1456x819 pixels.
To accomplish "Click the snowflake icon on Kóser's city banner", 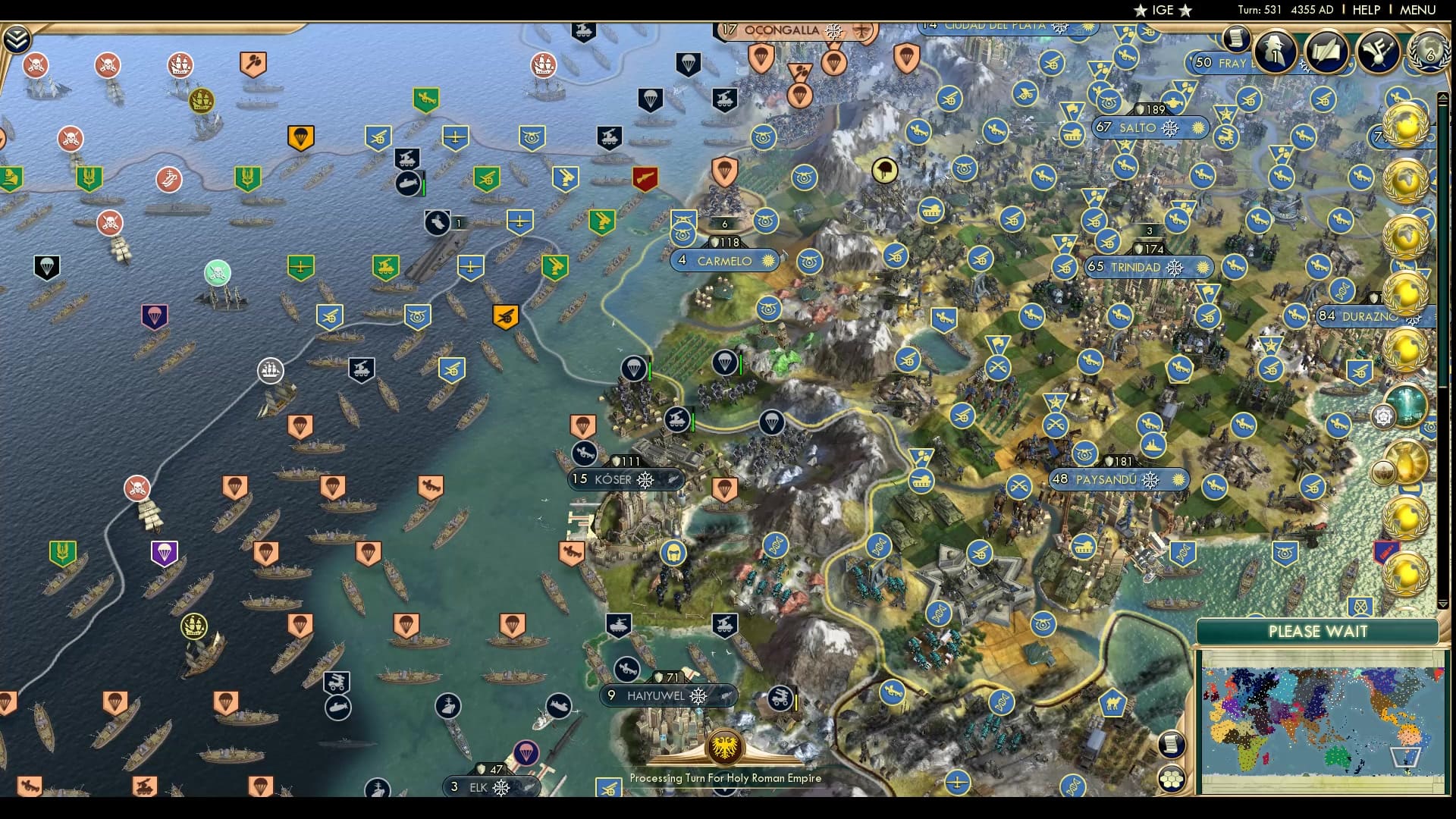I will 644,480.
